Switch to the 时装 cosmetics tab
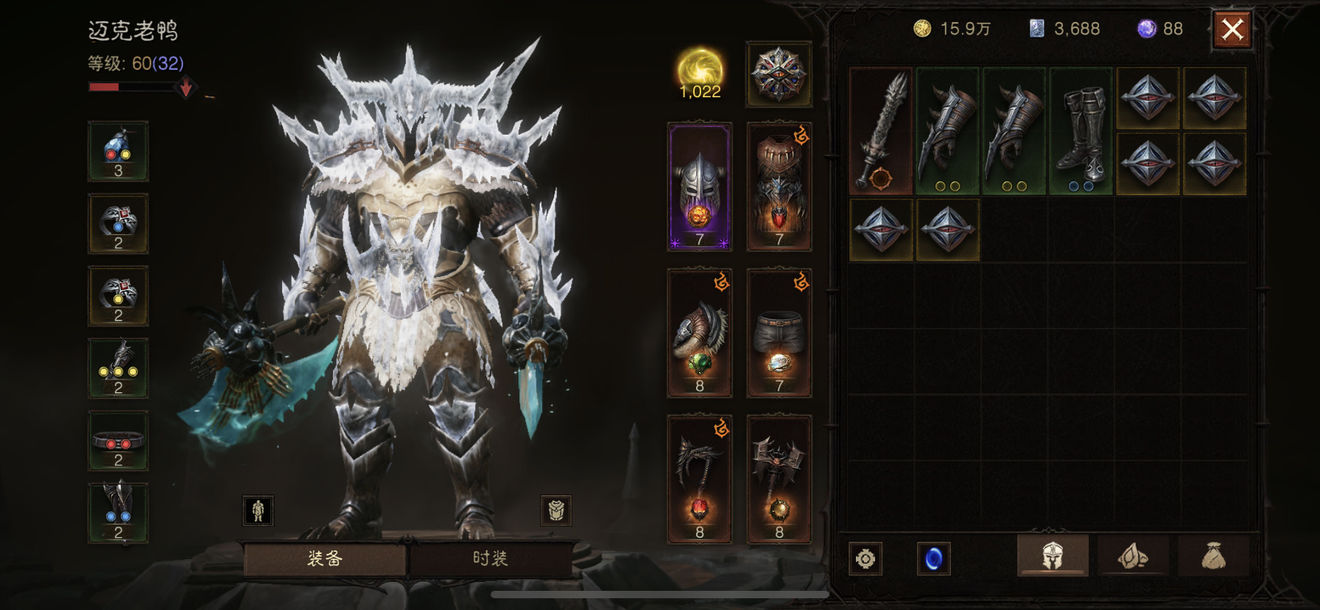The height and width of the screenshot is (610, 1320). [x=490, y=558]
